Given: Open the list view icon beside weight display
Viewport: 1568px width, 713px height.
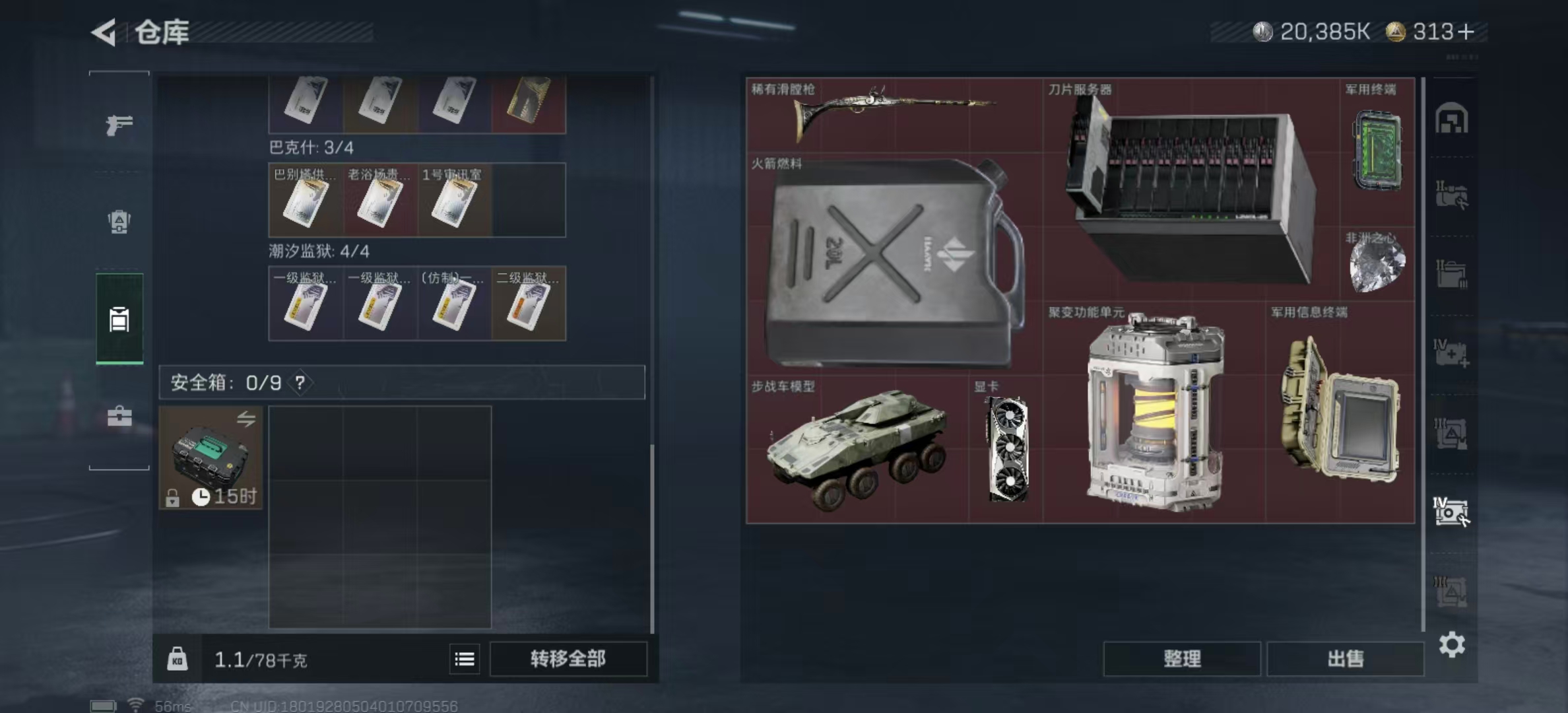Looking at the screenshot, I should 465,659.
